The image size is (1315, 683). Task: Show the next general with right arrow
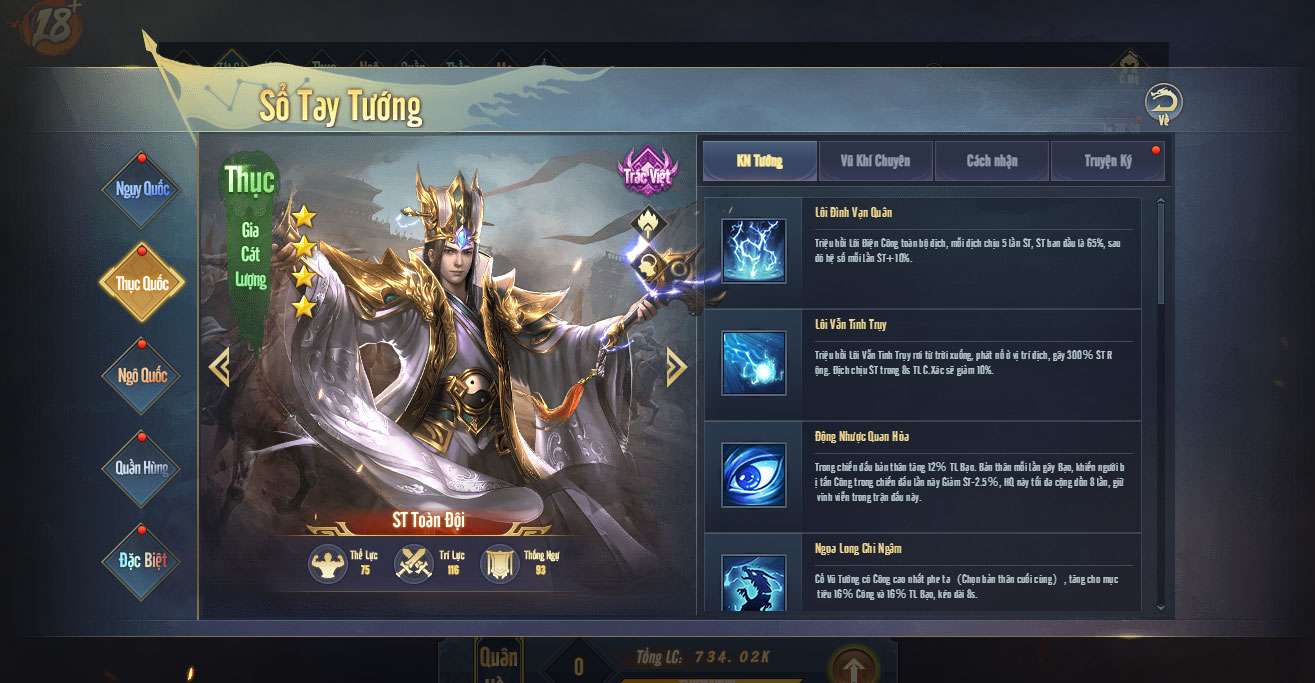click(x=676, y=366)
